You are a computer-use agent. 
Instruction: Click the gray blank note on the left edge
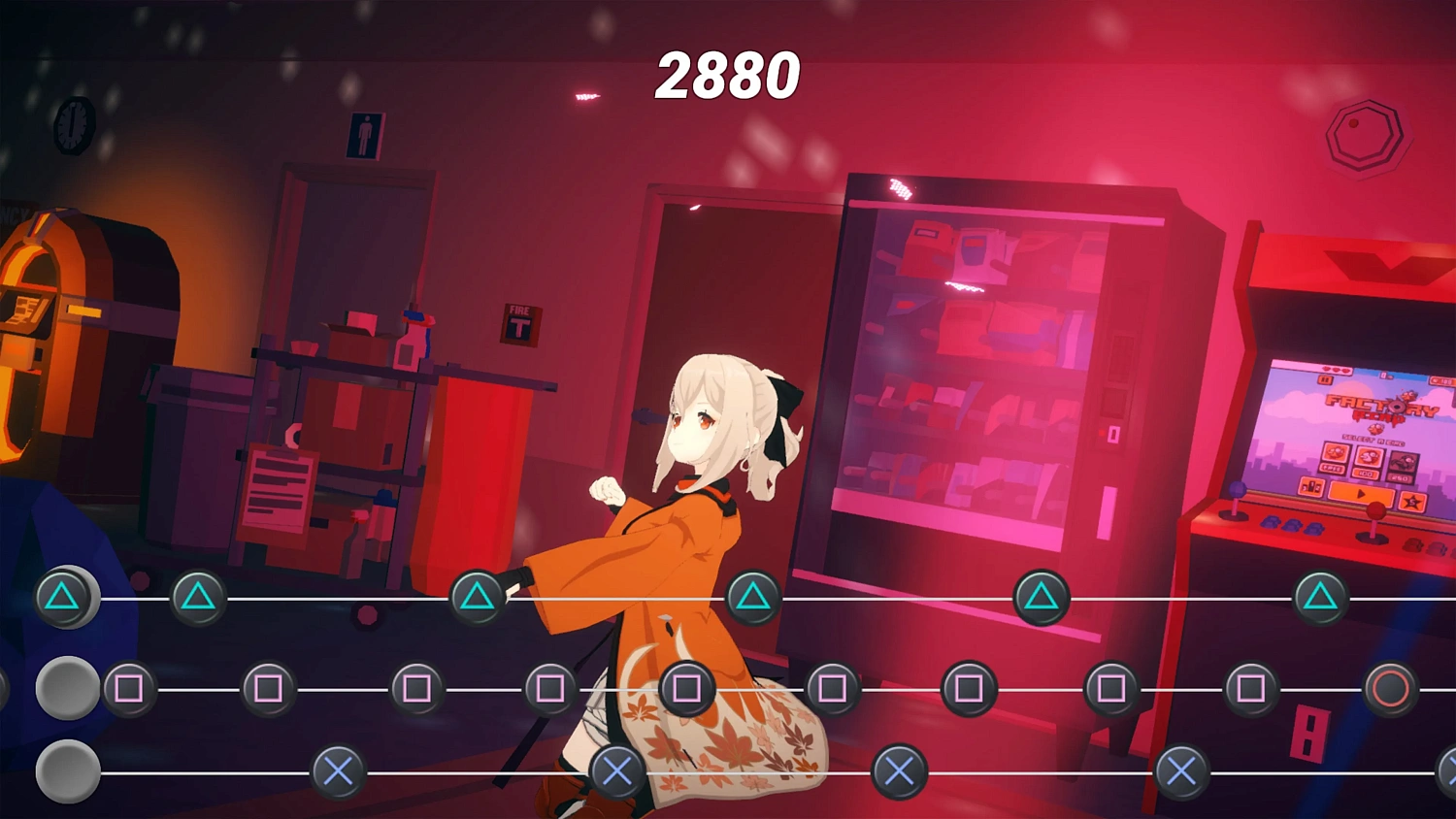point(64,688)
